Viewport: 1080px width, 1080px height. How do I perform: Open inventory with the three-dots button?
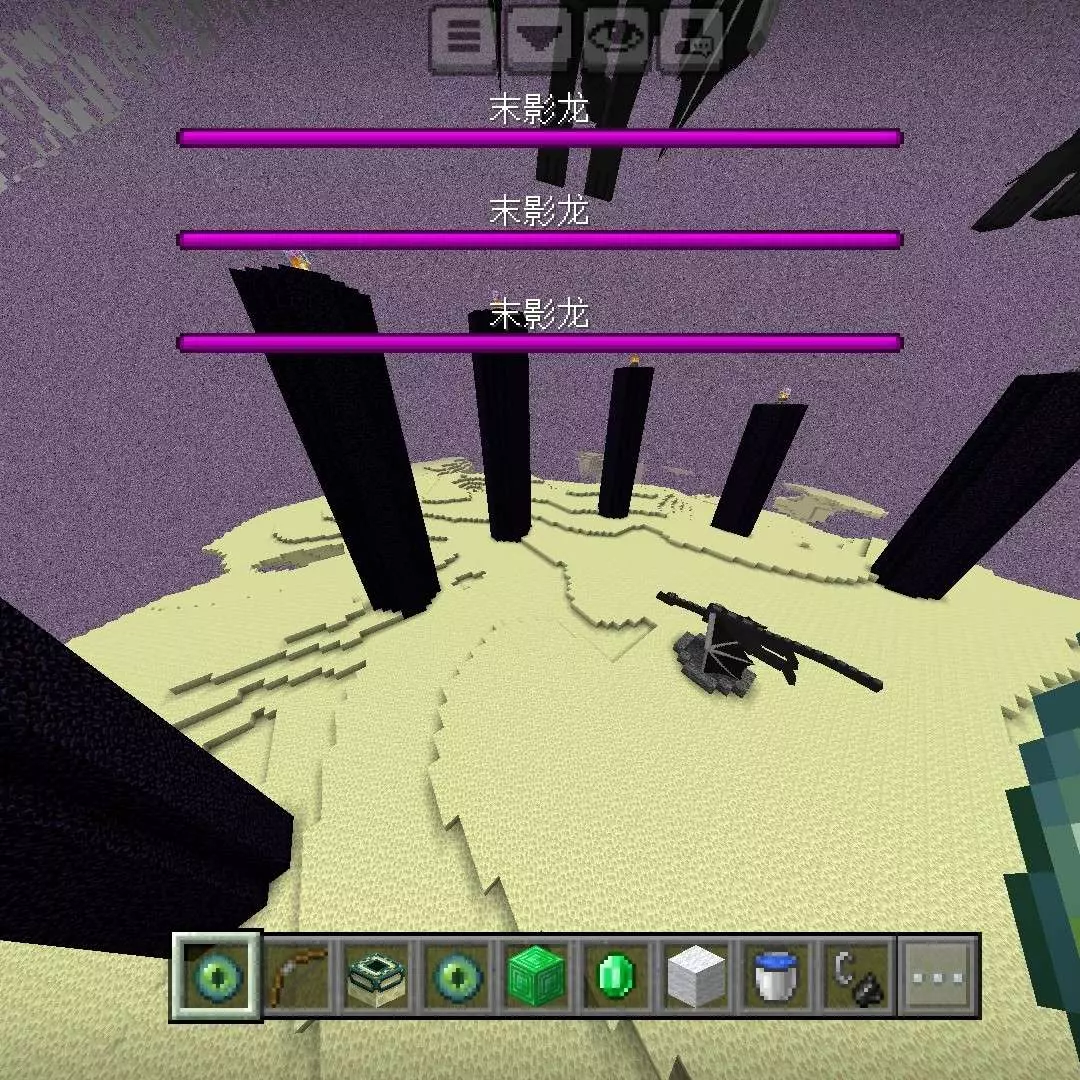click(x=938, y=975)
